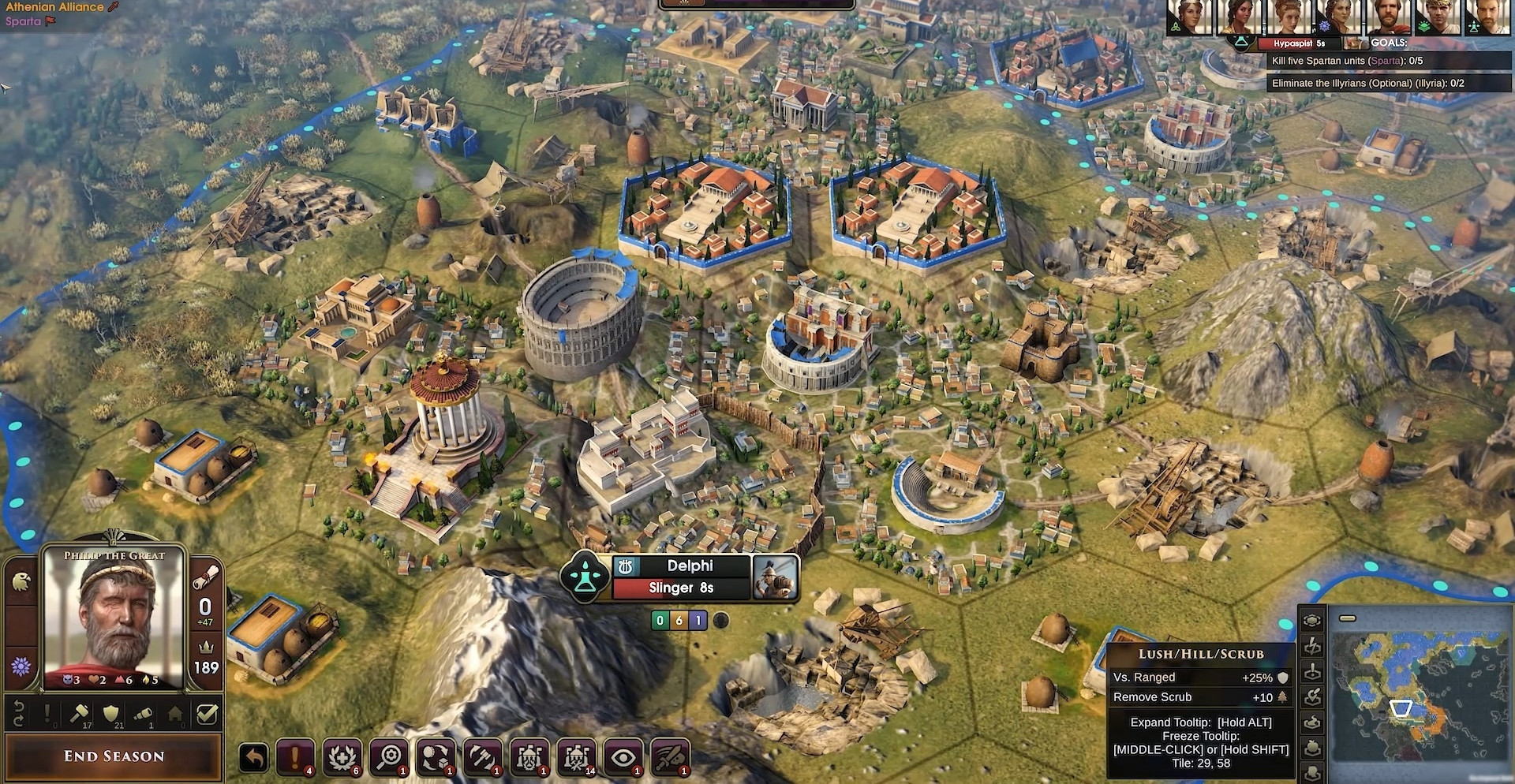This screenshot has width=1515, height=784.
Task: Select the laurel wreath heal button
Action: pyautogui.click(x=343, y=758)
